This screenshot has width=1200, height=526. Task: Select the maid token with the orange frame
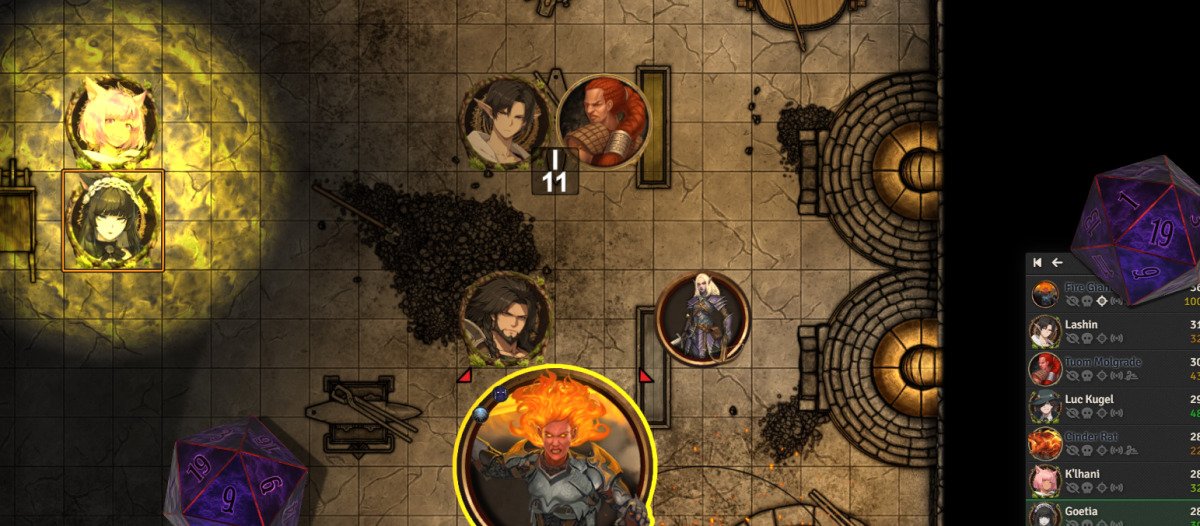112,221
